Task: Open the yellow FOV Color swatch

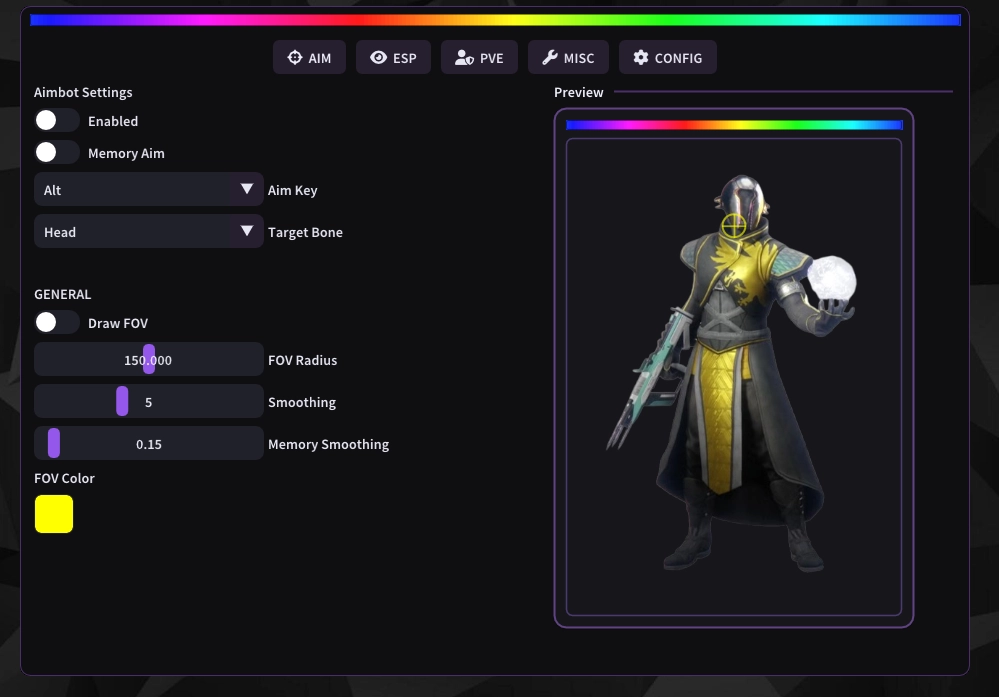Action: 54,514
